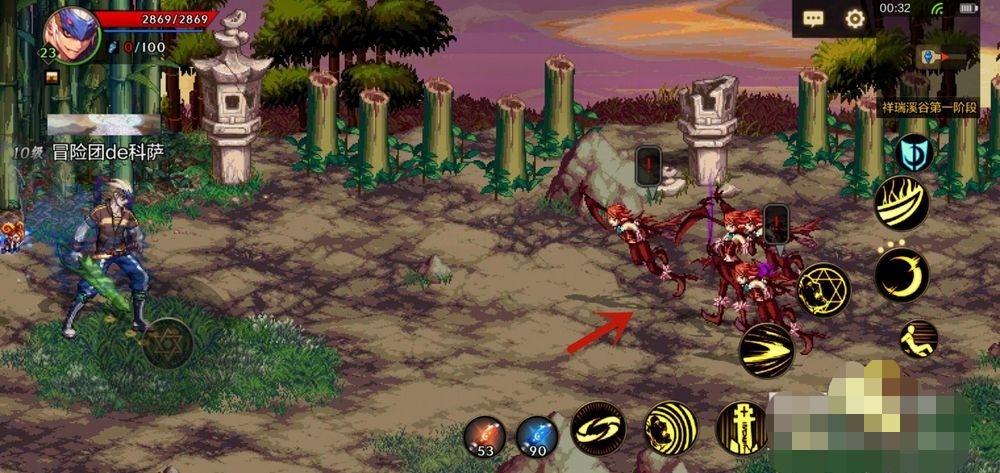1000x473 pixels.
Task: Trigger the running figure dash button
Action: [918, 339]
